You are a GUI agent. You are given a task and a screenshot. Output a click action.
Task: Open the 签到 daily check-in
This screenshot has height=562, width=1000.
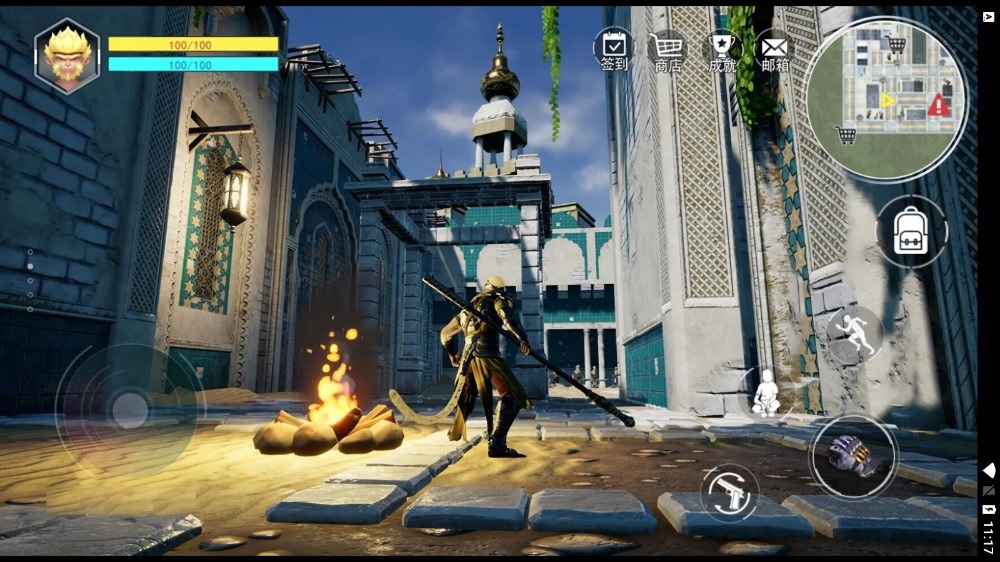614,50
